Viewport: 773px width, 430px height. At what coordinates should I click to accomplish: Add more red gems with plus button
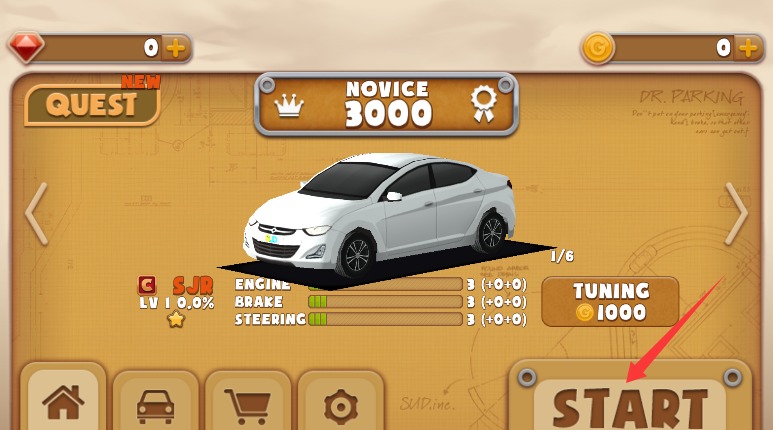point(175,47)
